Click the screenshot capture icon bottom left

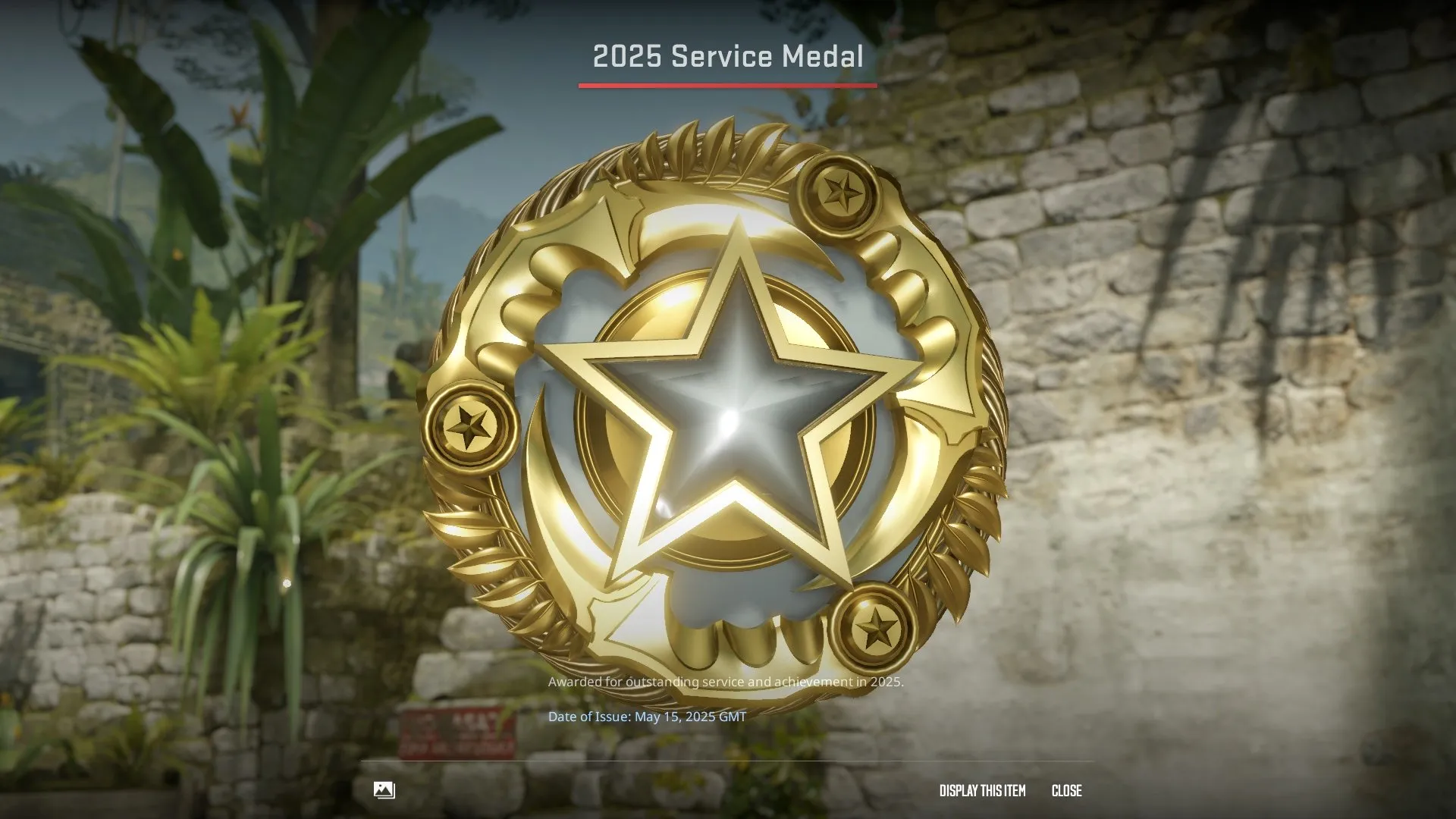coord(385,790)
